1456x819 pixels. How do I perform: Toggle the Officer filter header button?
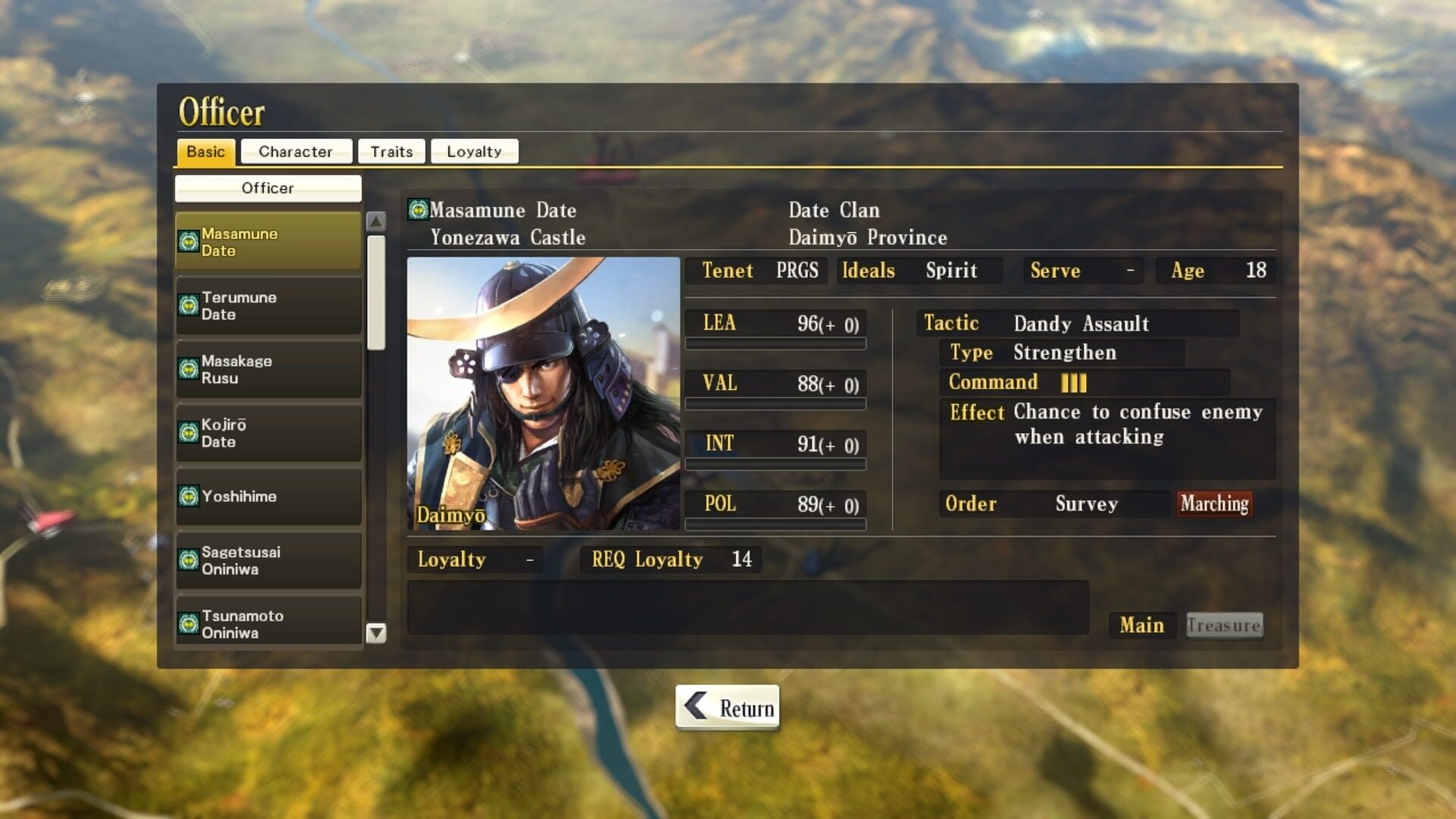coord(268,187)
